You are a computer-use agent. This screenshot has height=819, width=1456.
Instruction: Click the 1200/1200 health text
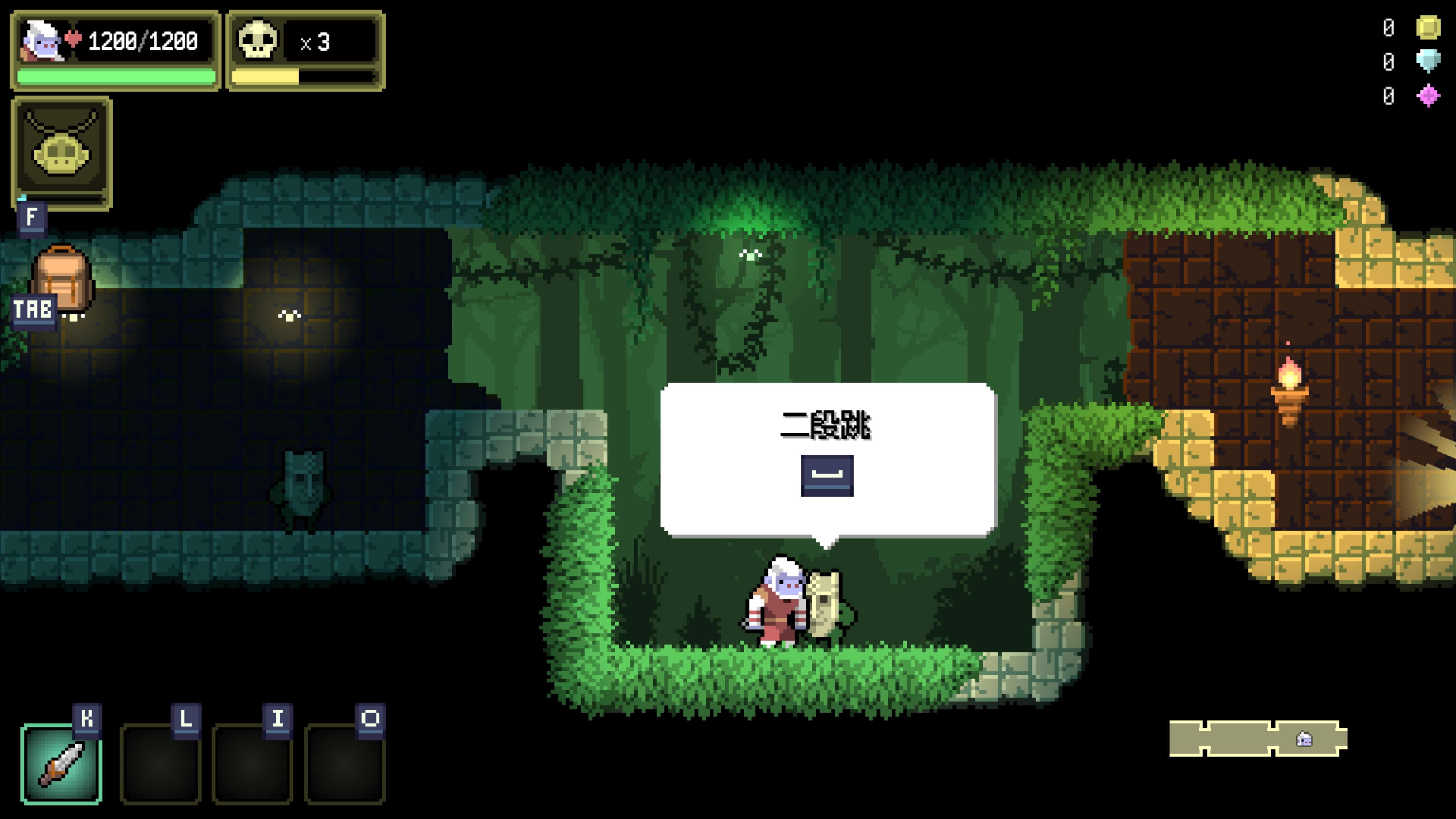(x=143, y=40)
